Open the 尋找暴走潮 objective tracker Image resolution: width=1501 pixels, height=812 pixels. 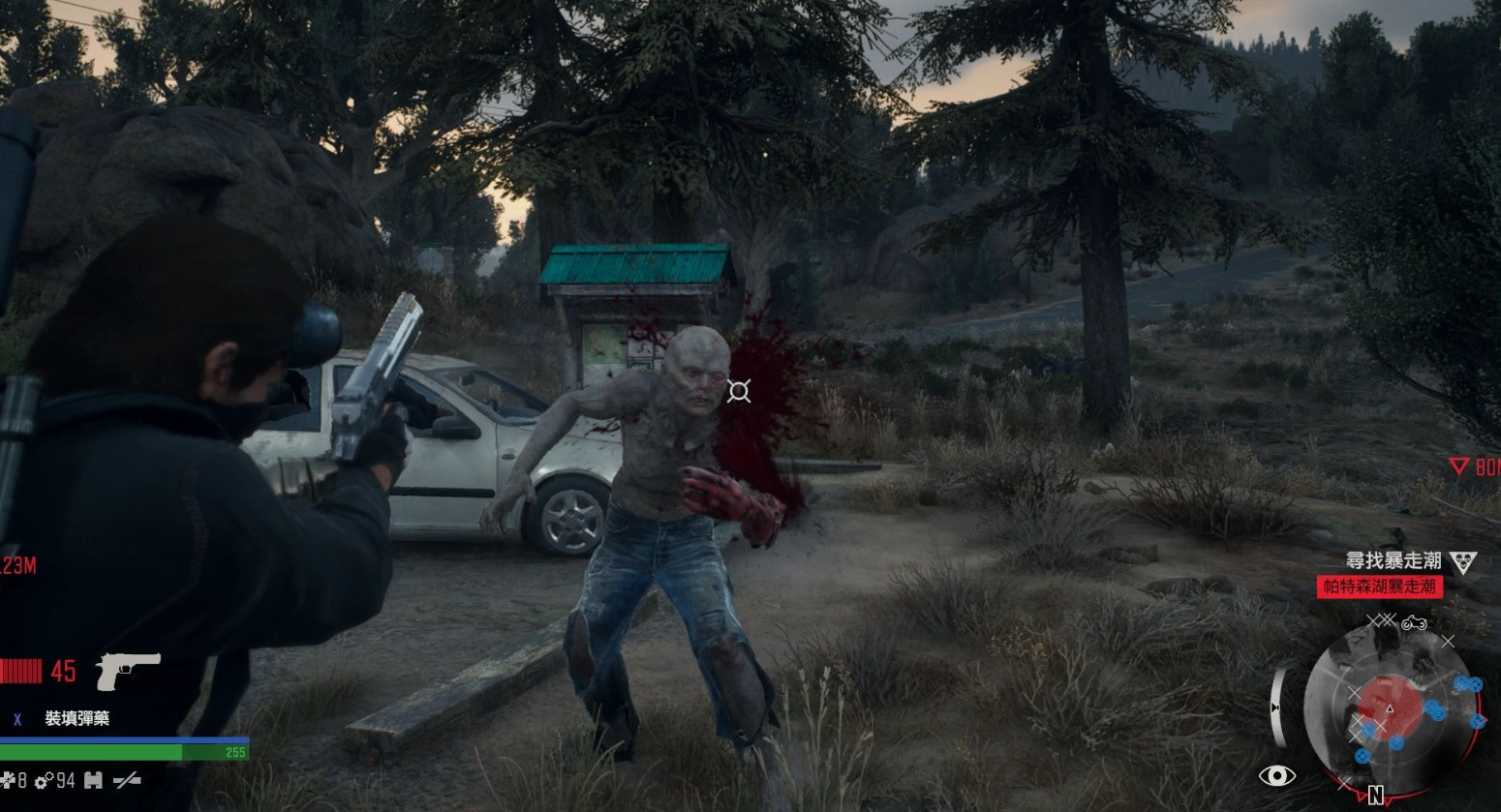coord(1394,560)
